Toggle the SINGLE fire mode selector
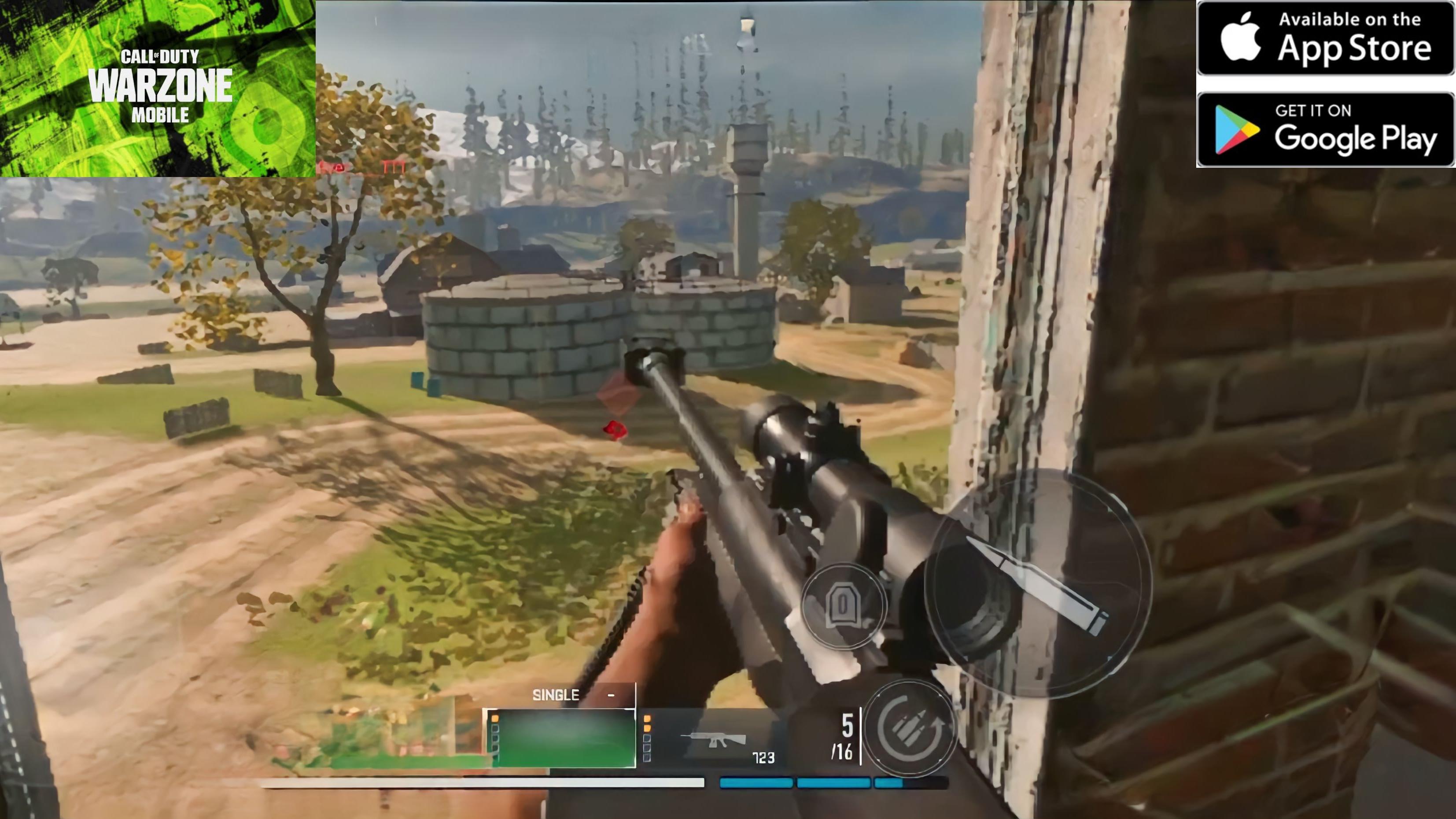 pos(556,695)
